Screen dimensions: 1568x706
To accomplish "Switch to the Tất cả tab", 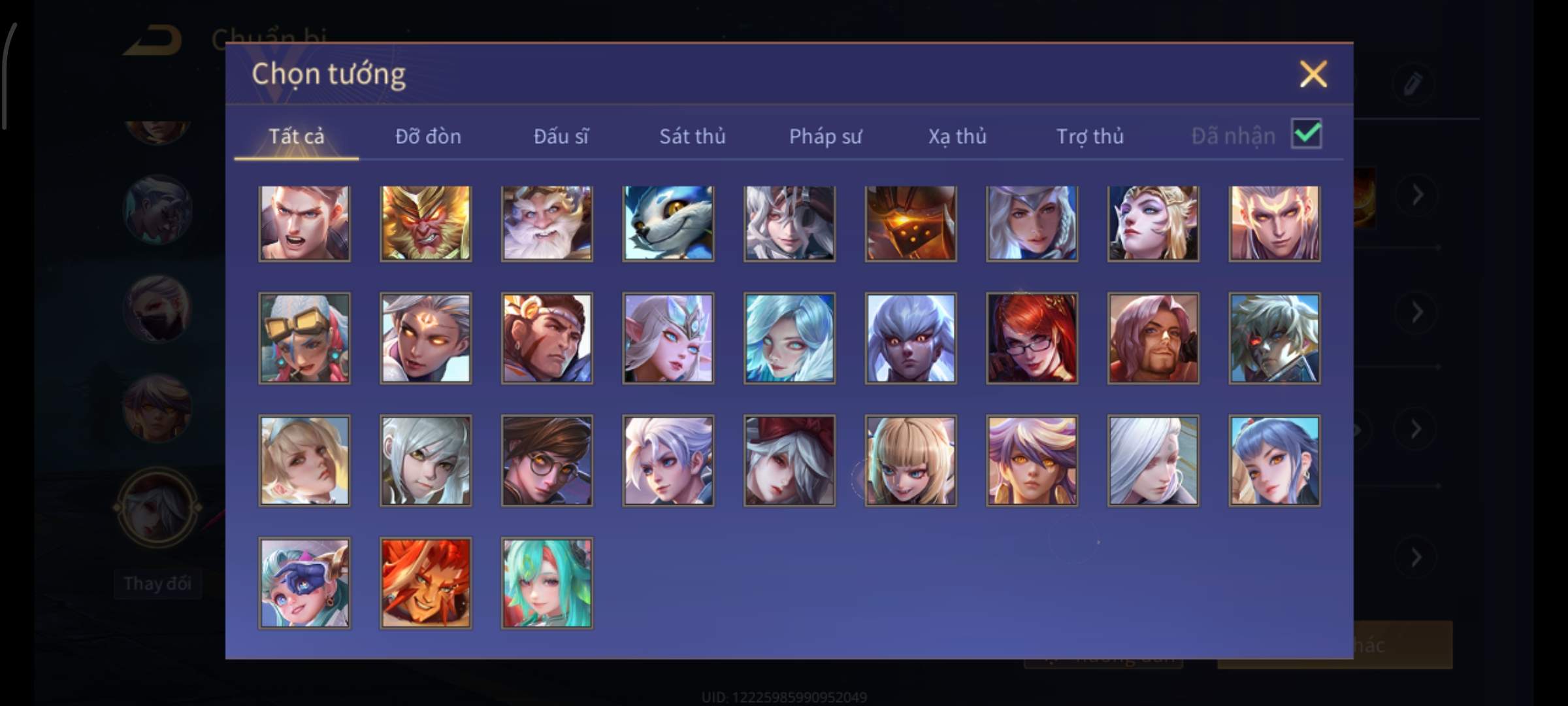I will [x=296, y=137].
